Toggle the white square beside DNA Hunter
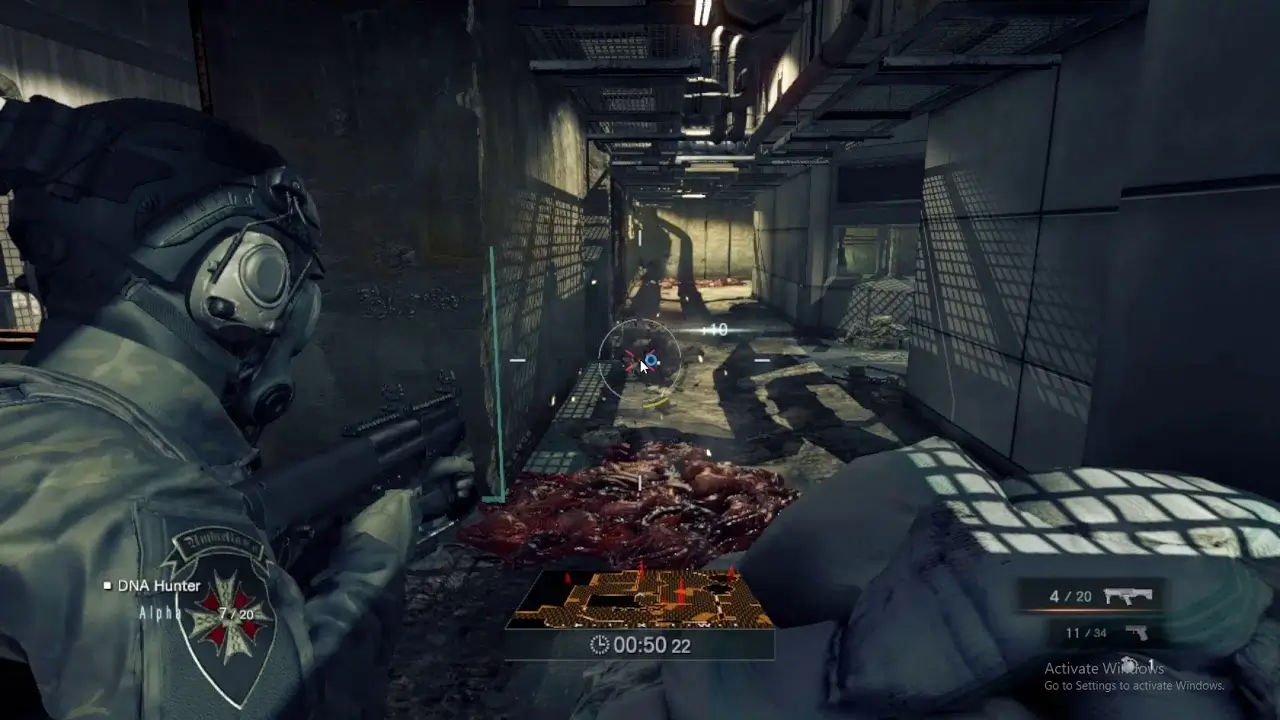 click(110, 585)
